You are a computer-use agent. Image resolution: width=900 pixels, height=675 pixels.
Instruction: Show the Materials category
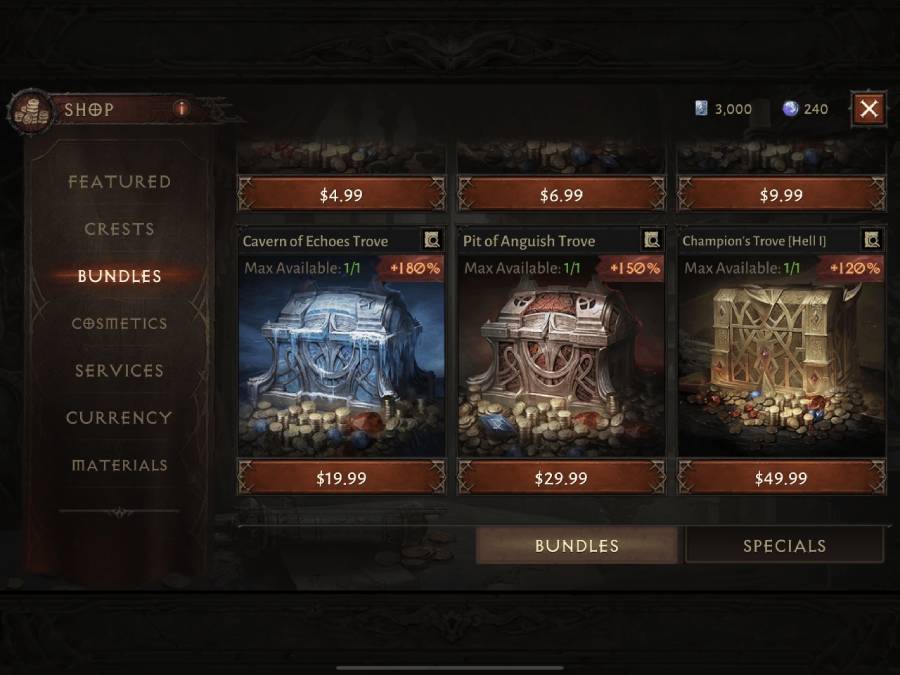119,465
